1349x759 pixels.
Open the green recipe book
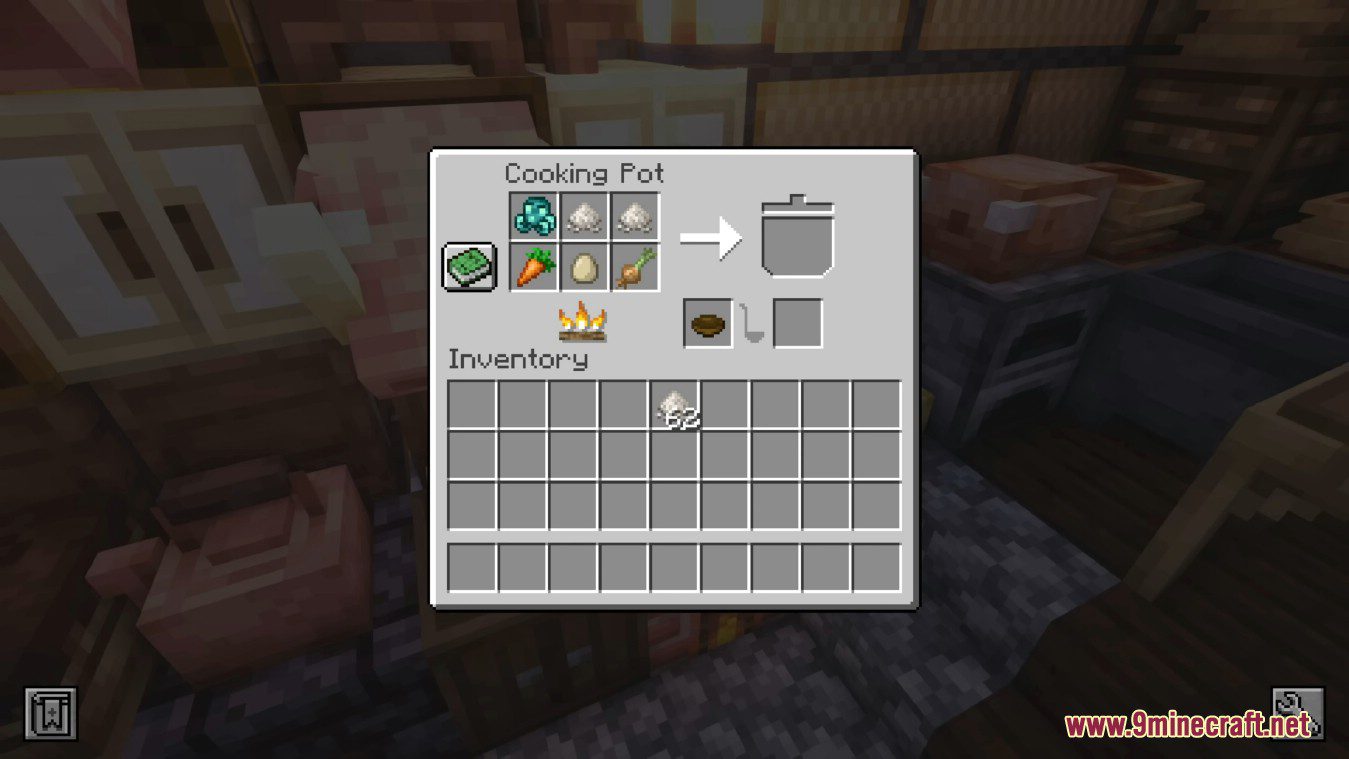(x=467, y=265)
